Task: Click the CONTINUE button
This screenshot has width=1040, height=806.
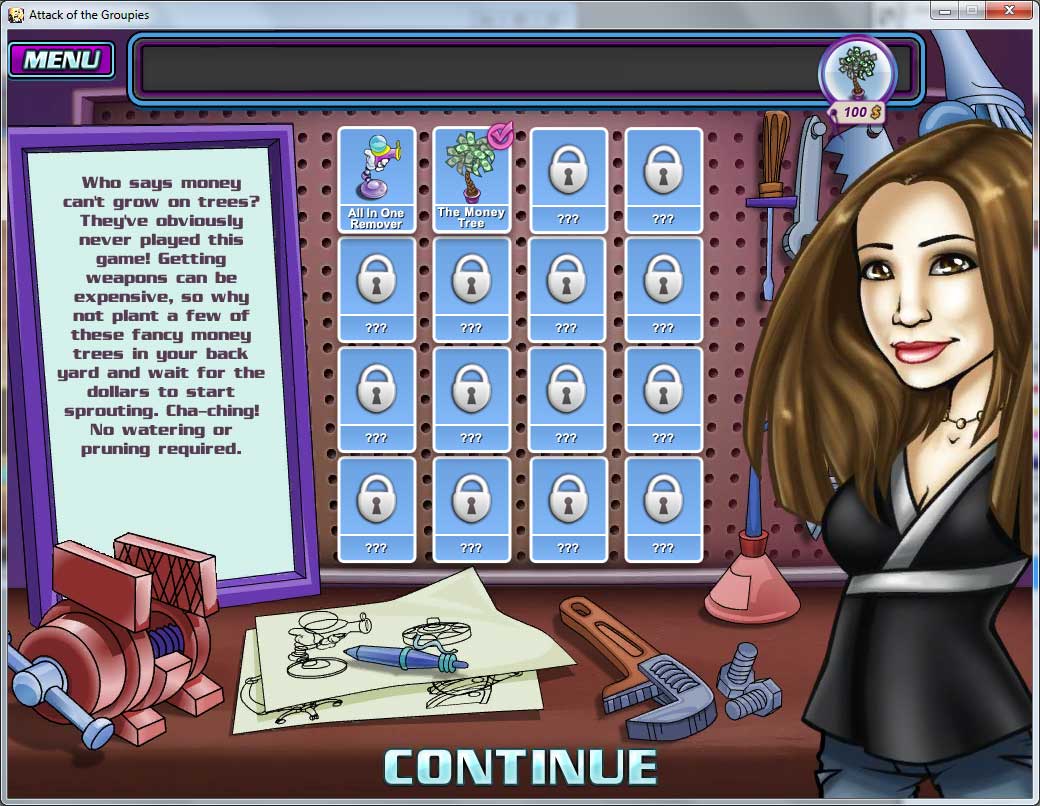Action: coord(520,766)
